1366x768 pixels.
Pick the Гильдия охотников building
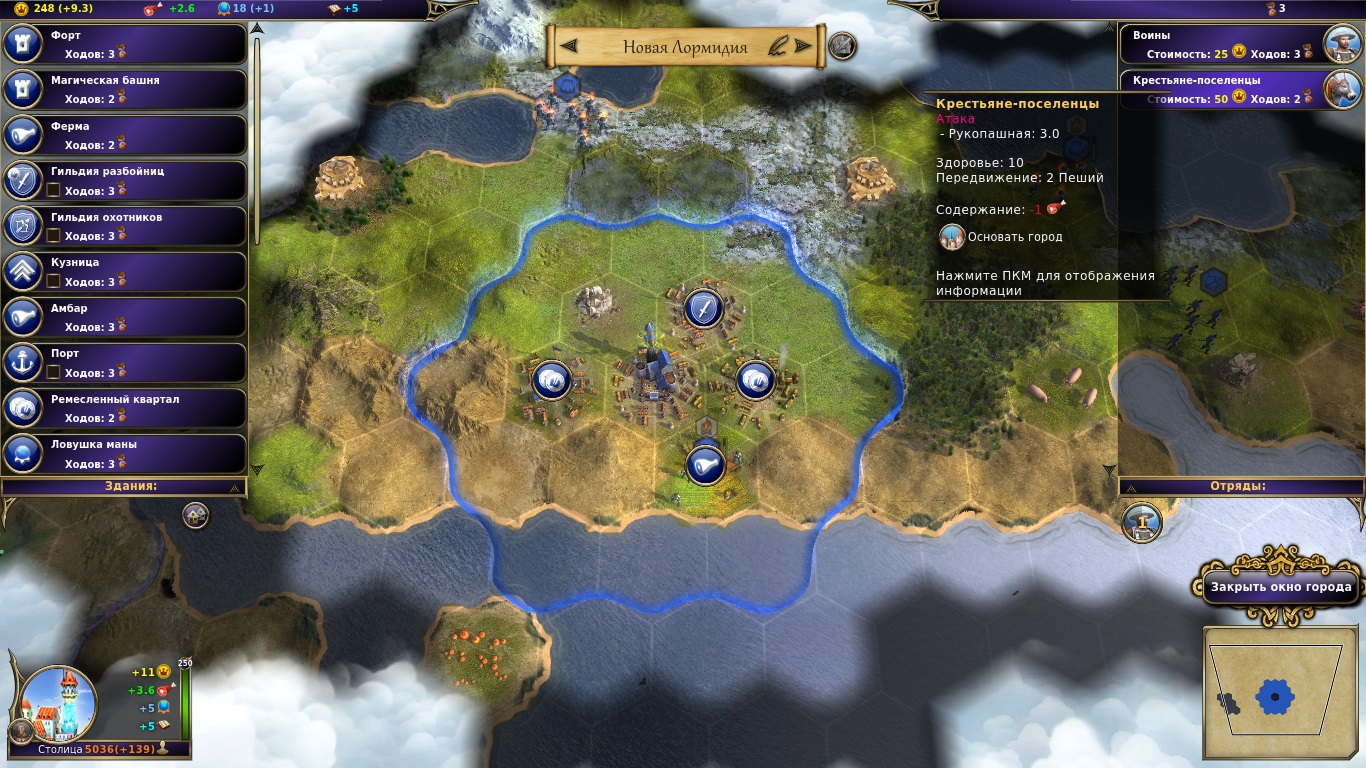point(125,226)
